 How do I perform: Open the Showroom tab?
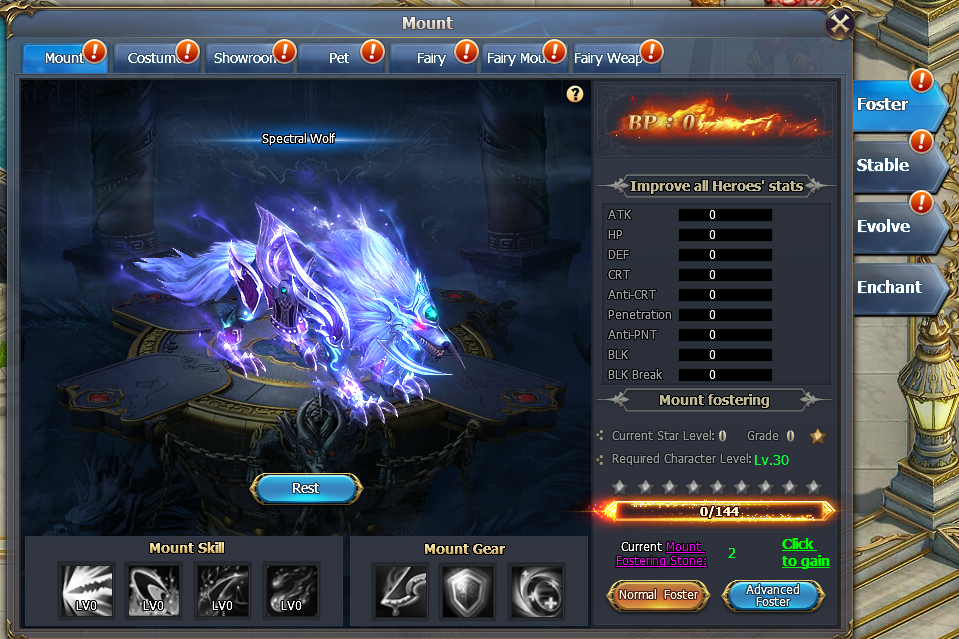click(x=245, y=58)
